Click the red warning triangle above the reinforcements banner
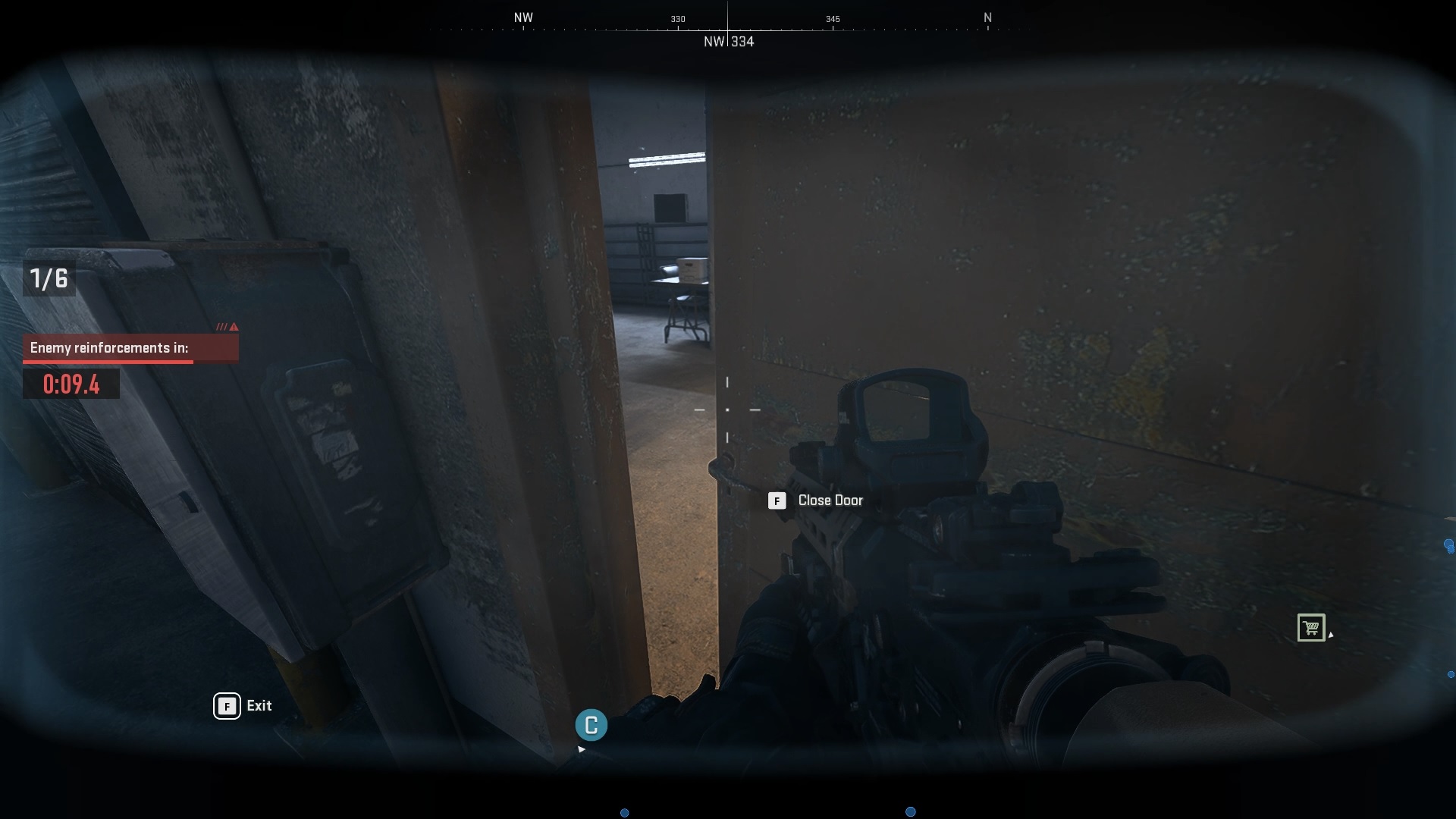The width and height of the screenshot is (1456, 819). (x=232, y=327)
